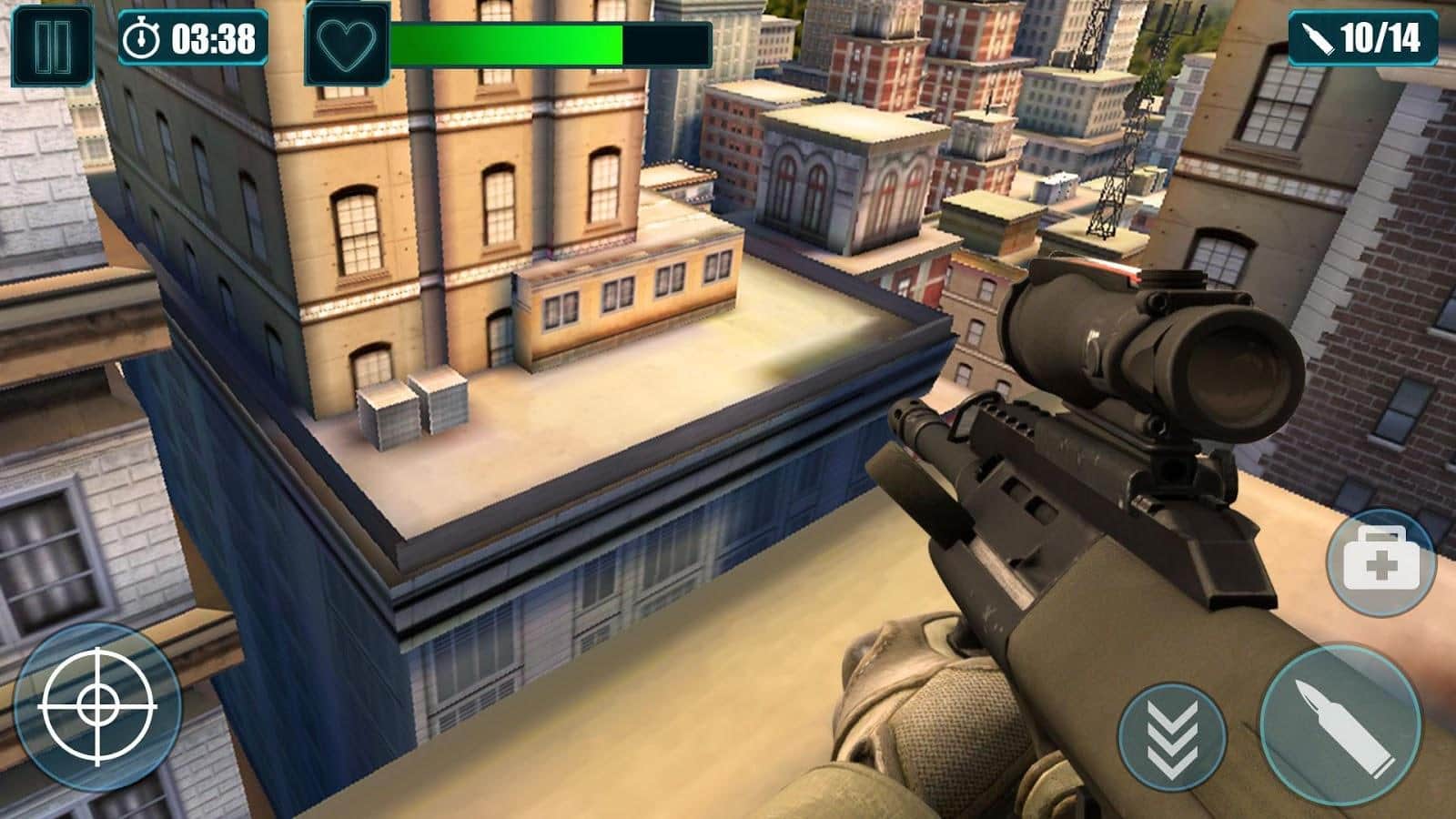Tap the heart icon near the health bar
The height and width of the screenshot is (819, 1456).
[x=346, y=40]
